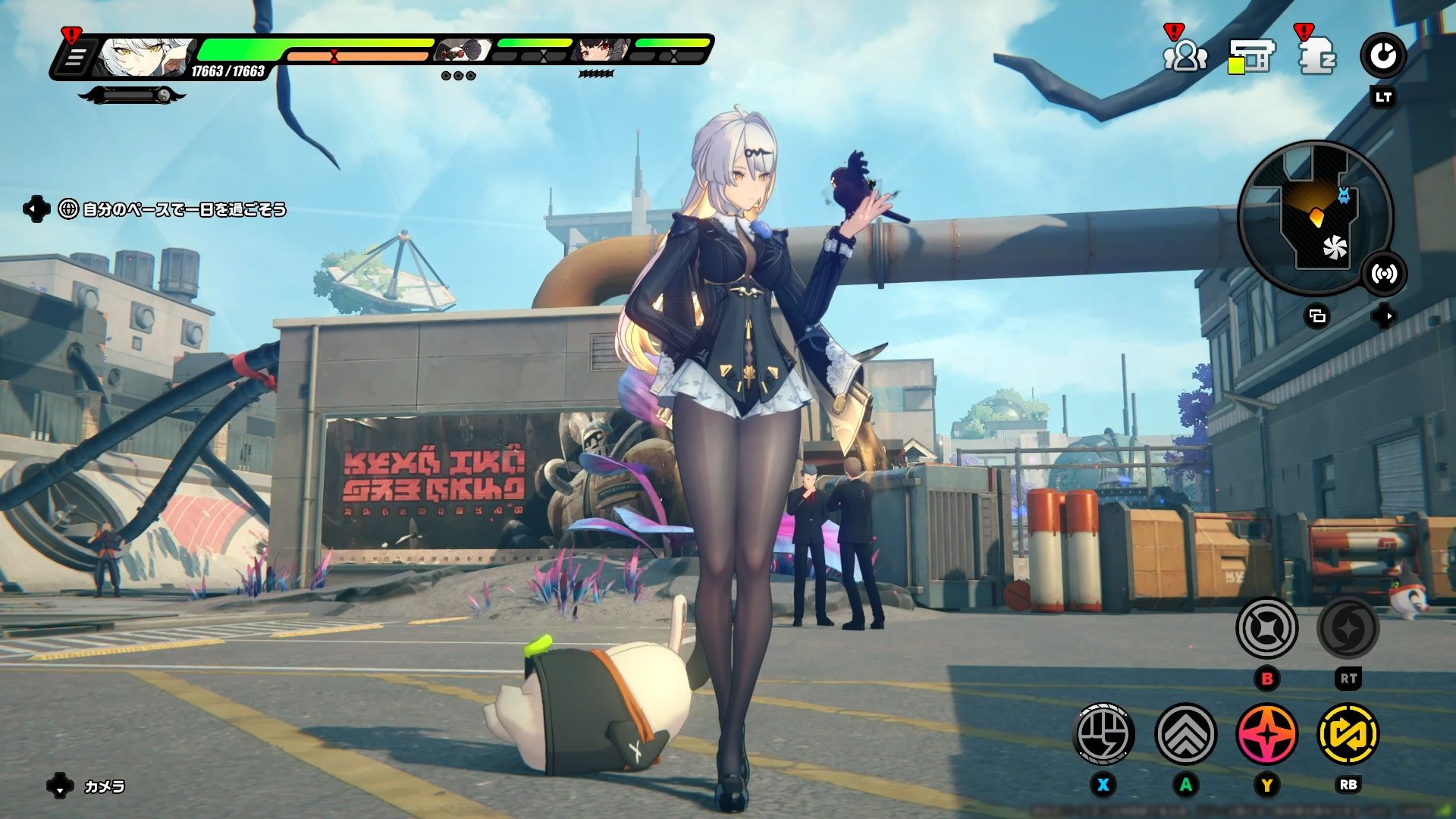
Task: Activate the signal broadcast icon beside minimap
Action: pos(1384,274)
